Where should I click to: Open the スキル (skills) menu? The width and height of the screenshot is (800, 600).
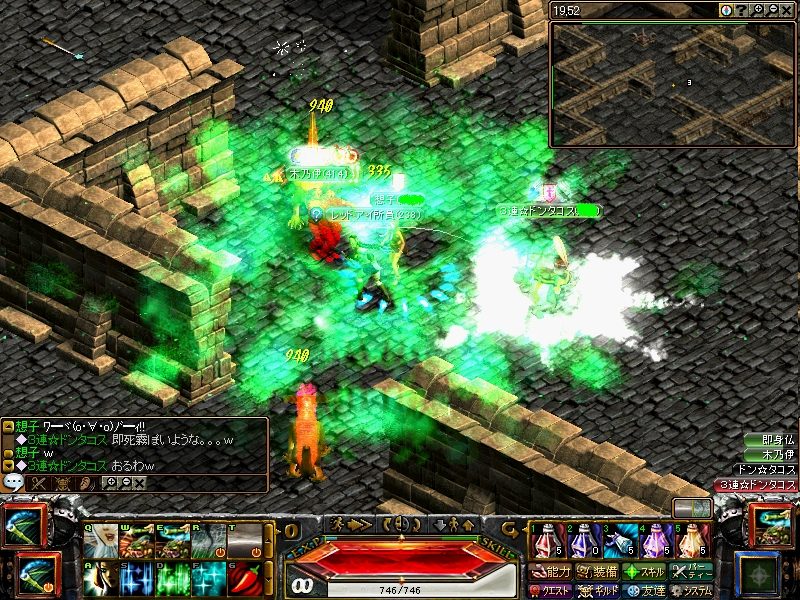[x=645, y=572]
